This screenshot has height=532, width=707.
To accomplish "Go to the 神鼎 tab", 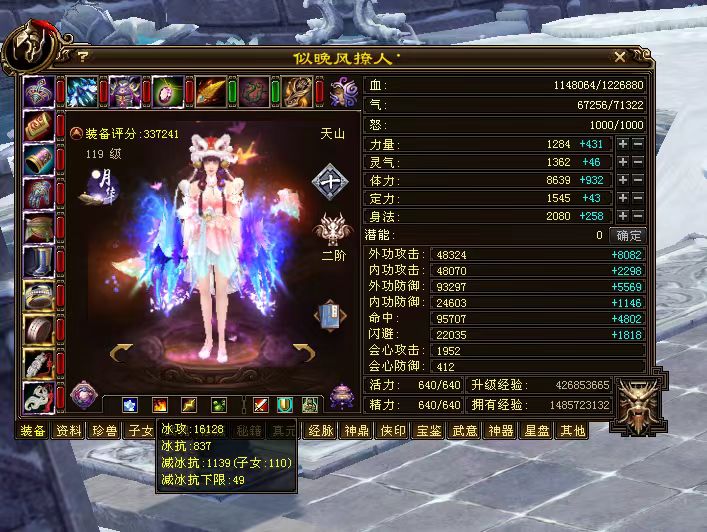I will click(357, 431).
